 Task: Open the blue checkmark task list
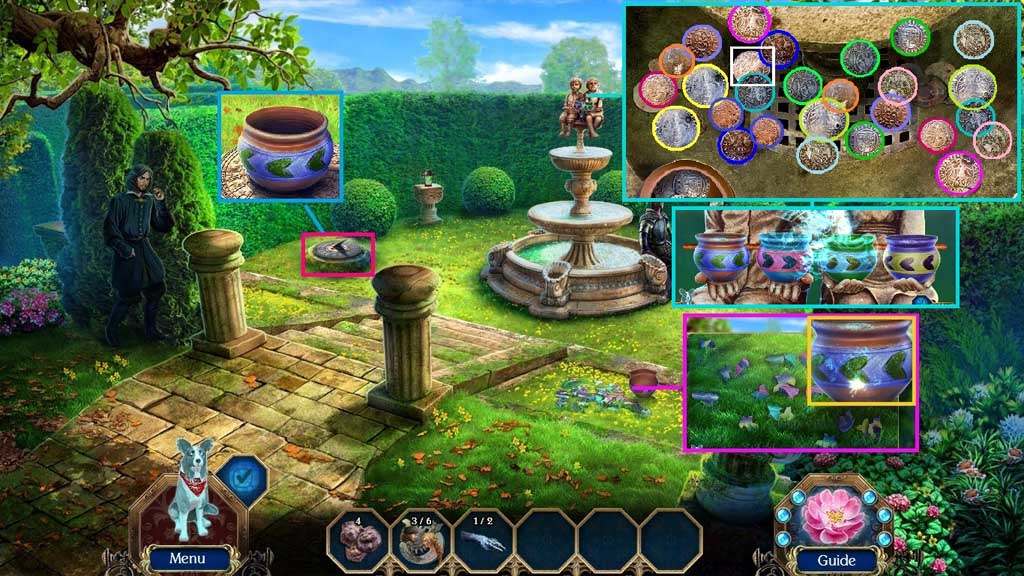[240, 477]
